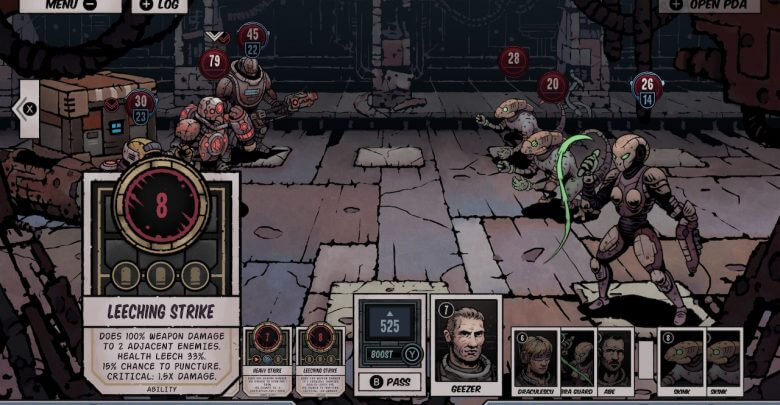Activate the Boost button
The image size is (780, 405).
point(390,353)
